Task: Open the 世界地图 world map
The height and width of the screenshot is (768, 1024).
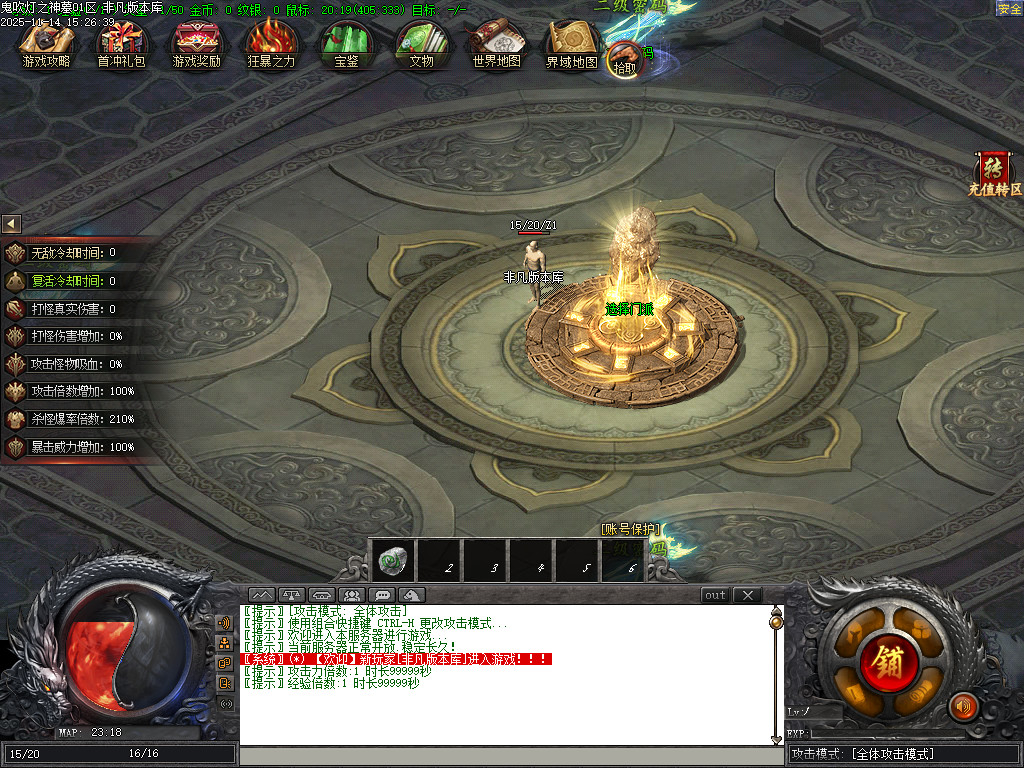Action: (496, 45)
